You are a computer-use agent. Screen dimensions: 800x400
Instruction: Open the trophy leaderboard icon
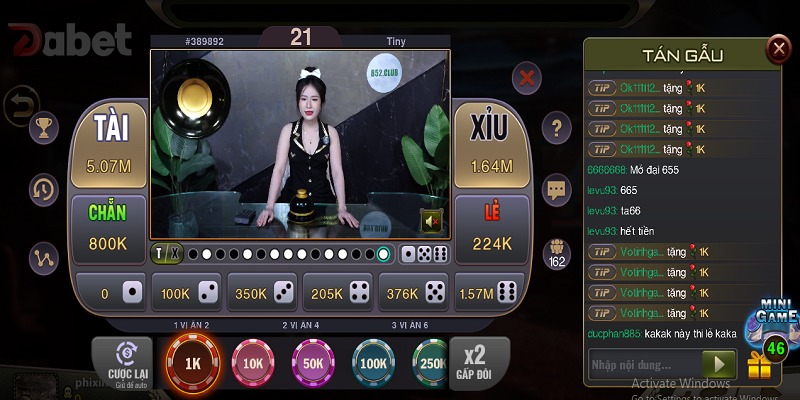44,127
